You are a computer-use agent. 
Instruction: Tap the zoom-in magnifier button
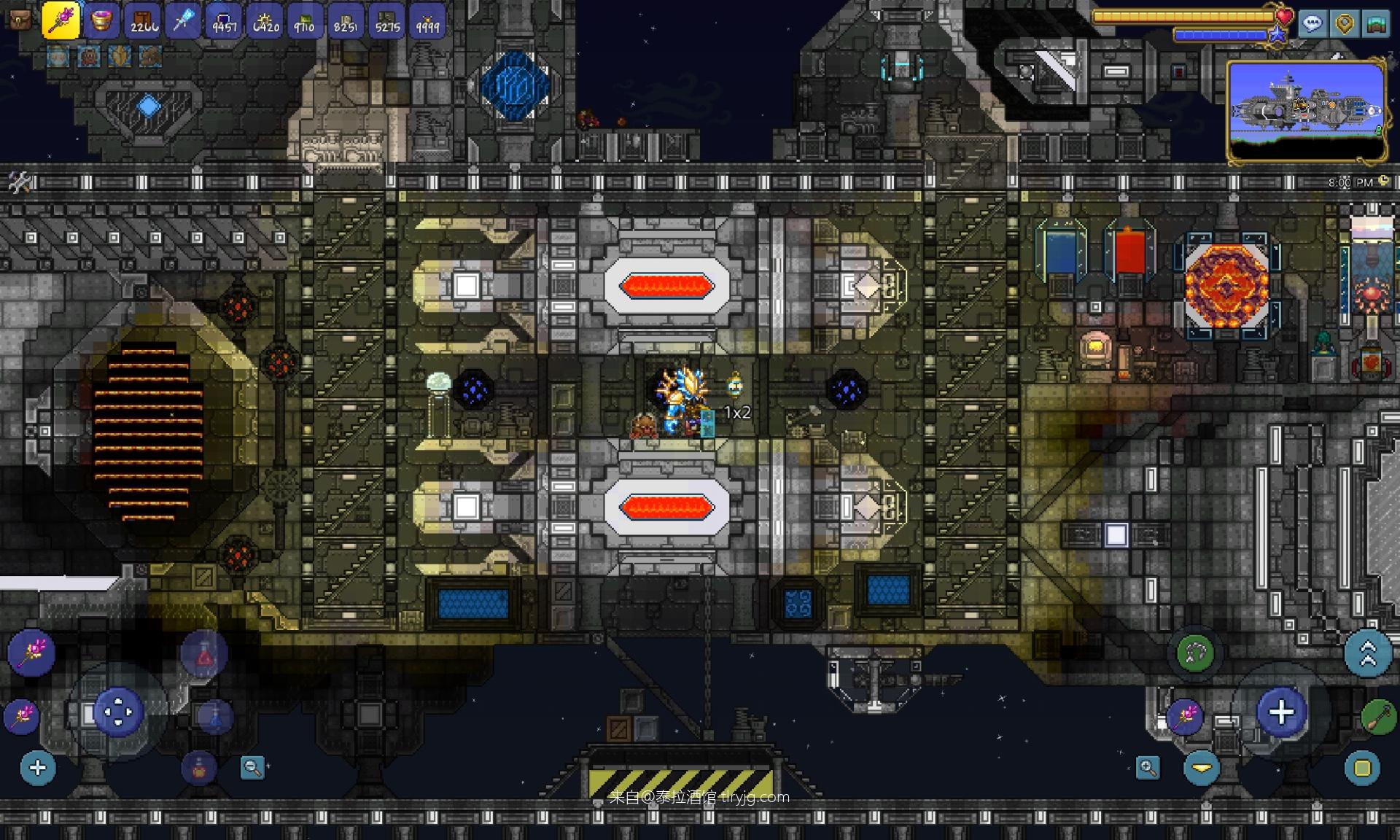pos(1148,767)
